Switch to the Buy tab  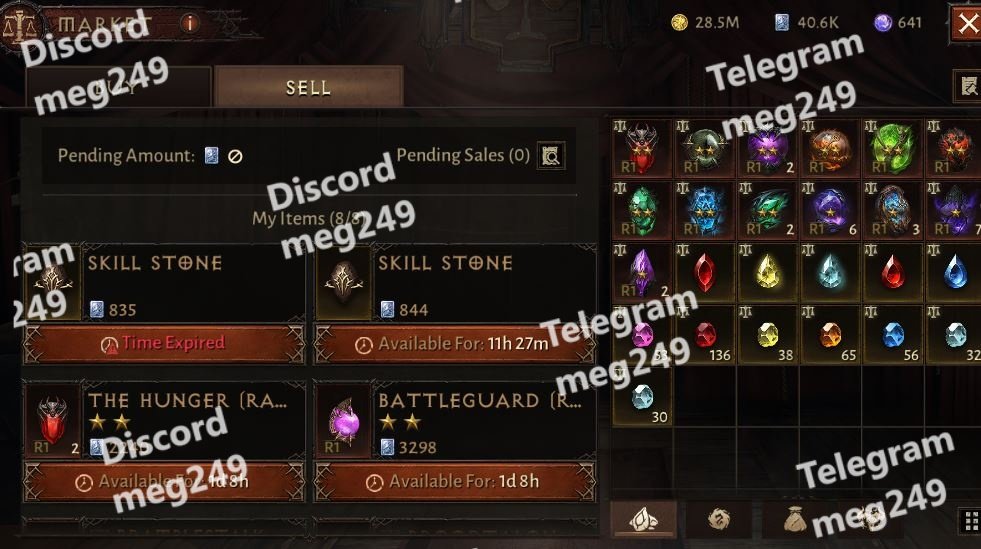(118, 87)
